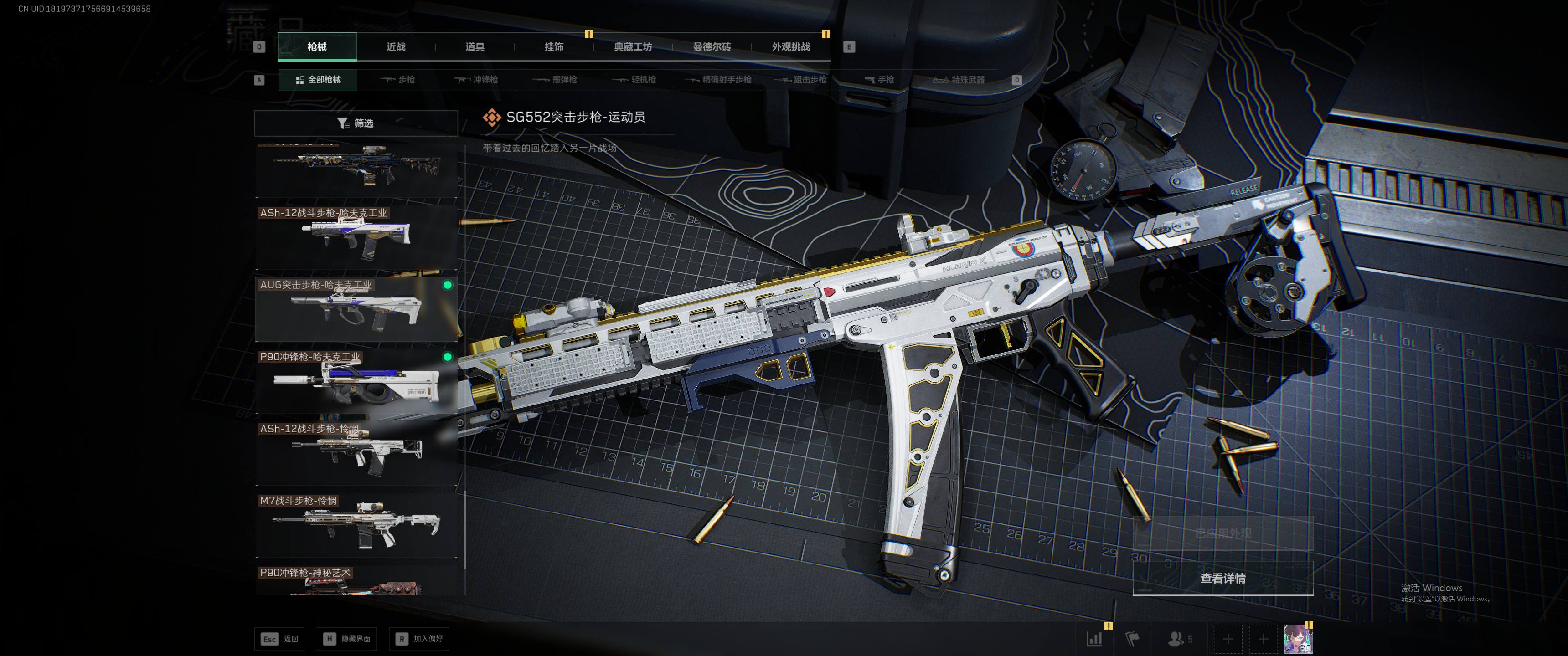Go to the 典藏工坊 tab
This screenshot has height=656, width=1568.
click(633, 47)
